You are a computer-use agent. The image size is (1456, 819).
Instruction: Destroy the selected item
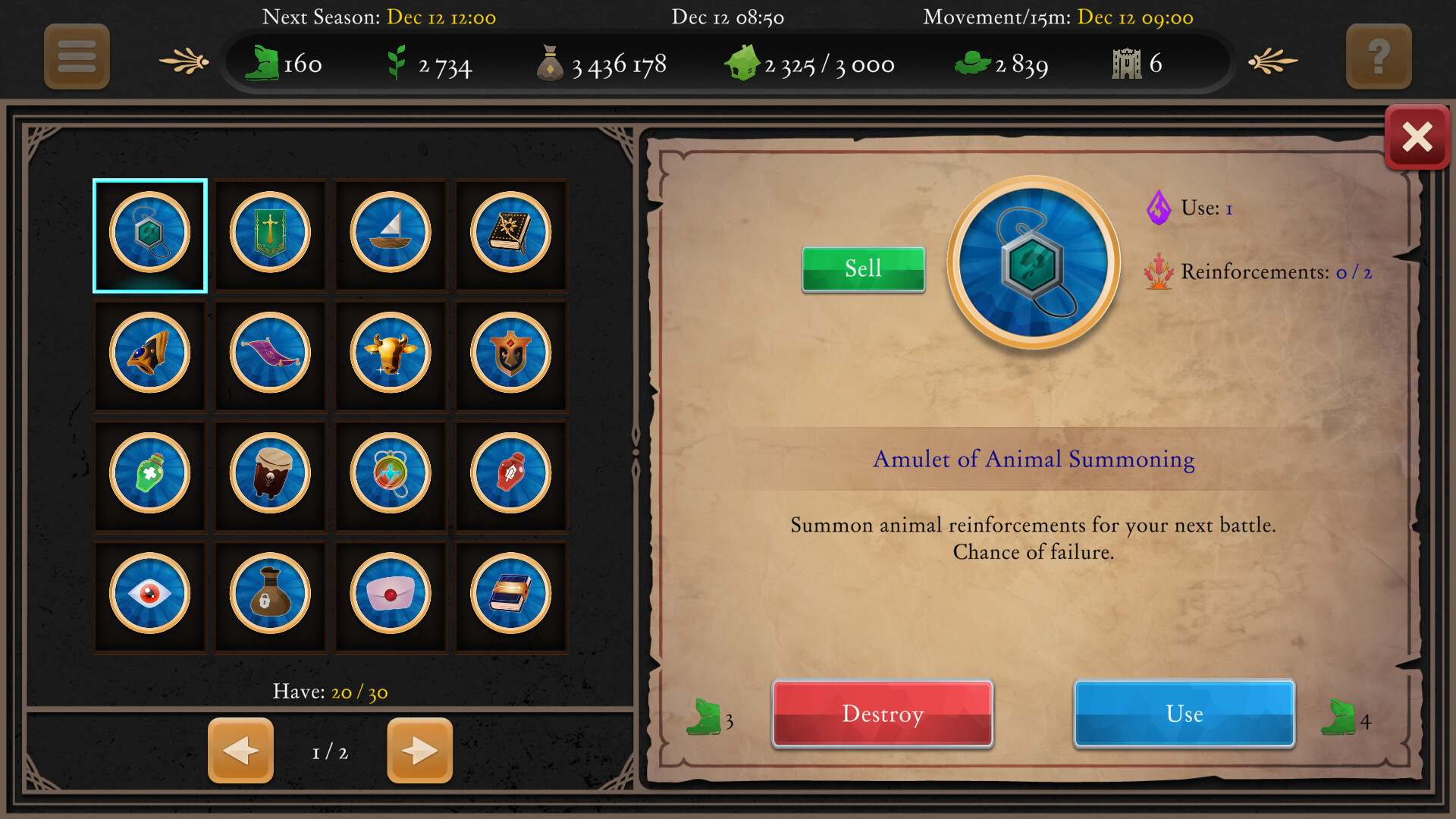882,714
